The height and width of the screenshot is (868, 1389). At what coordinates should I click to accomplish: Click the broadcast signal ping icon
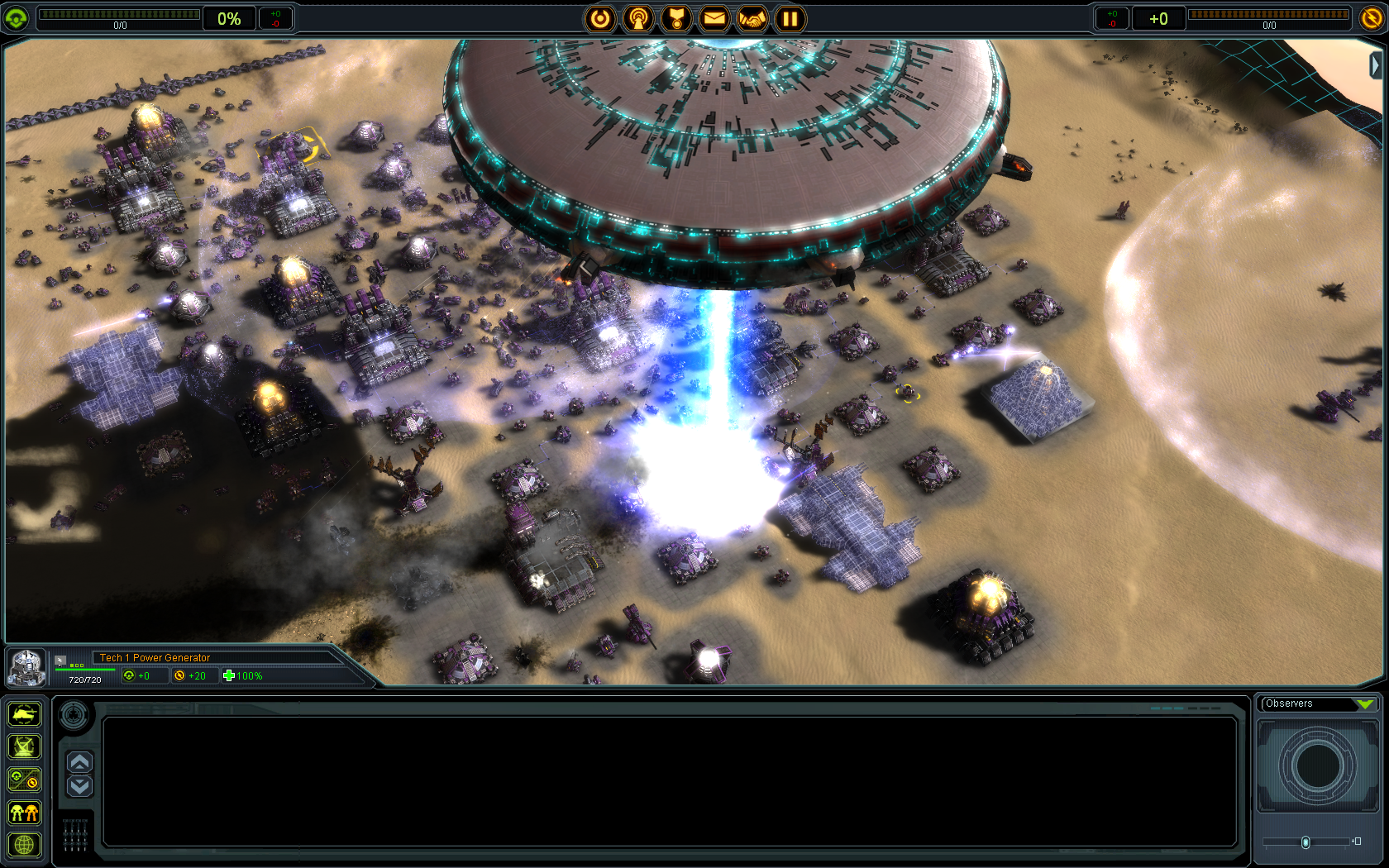pos(638,18)
